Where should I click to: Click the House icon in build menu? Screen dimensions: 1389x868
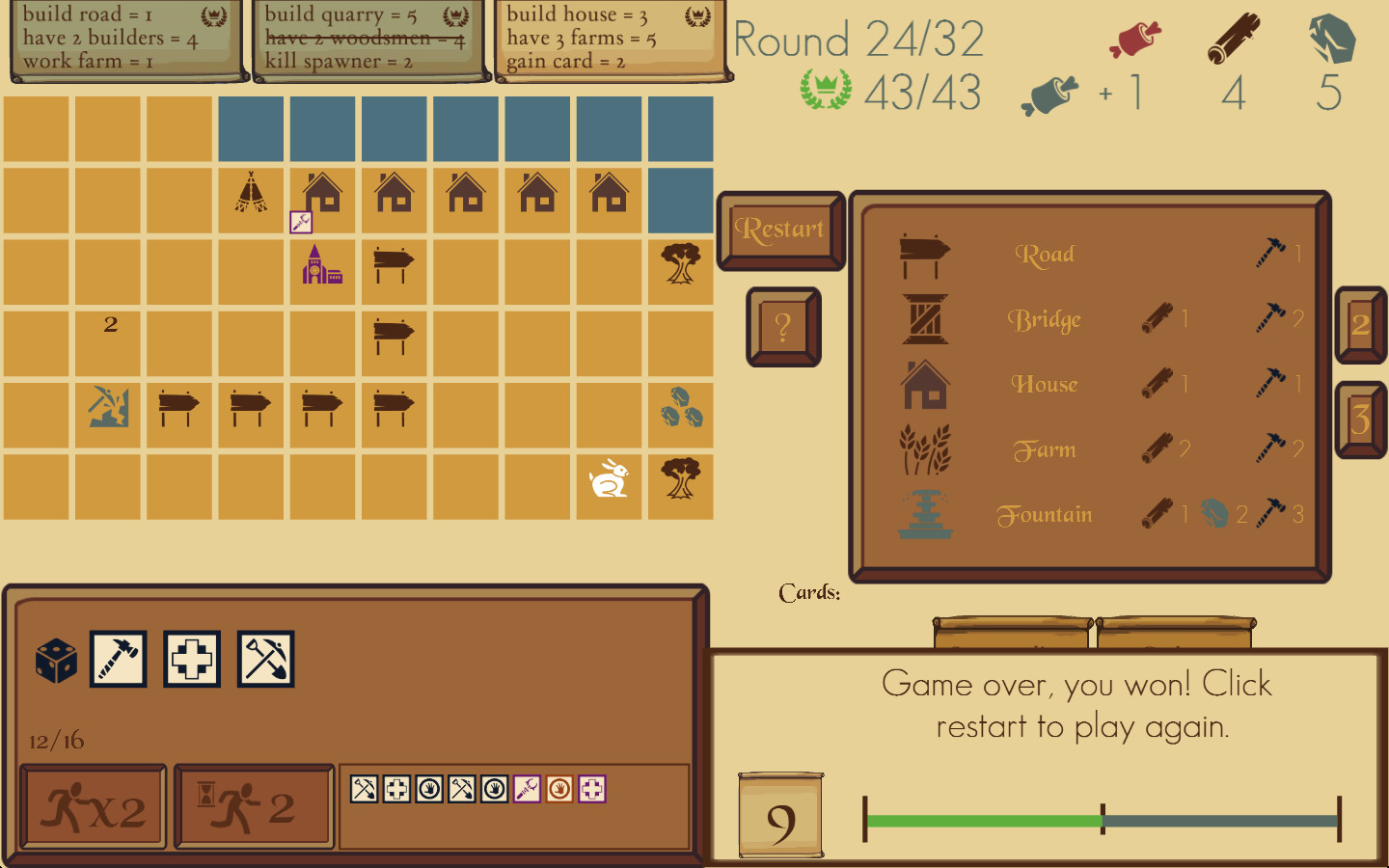pos(924,384)
